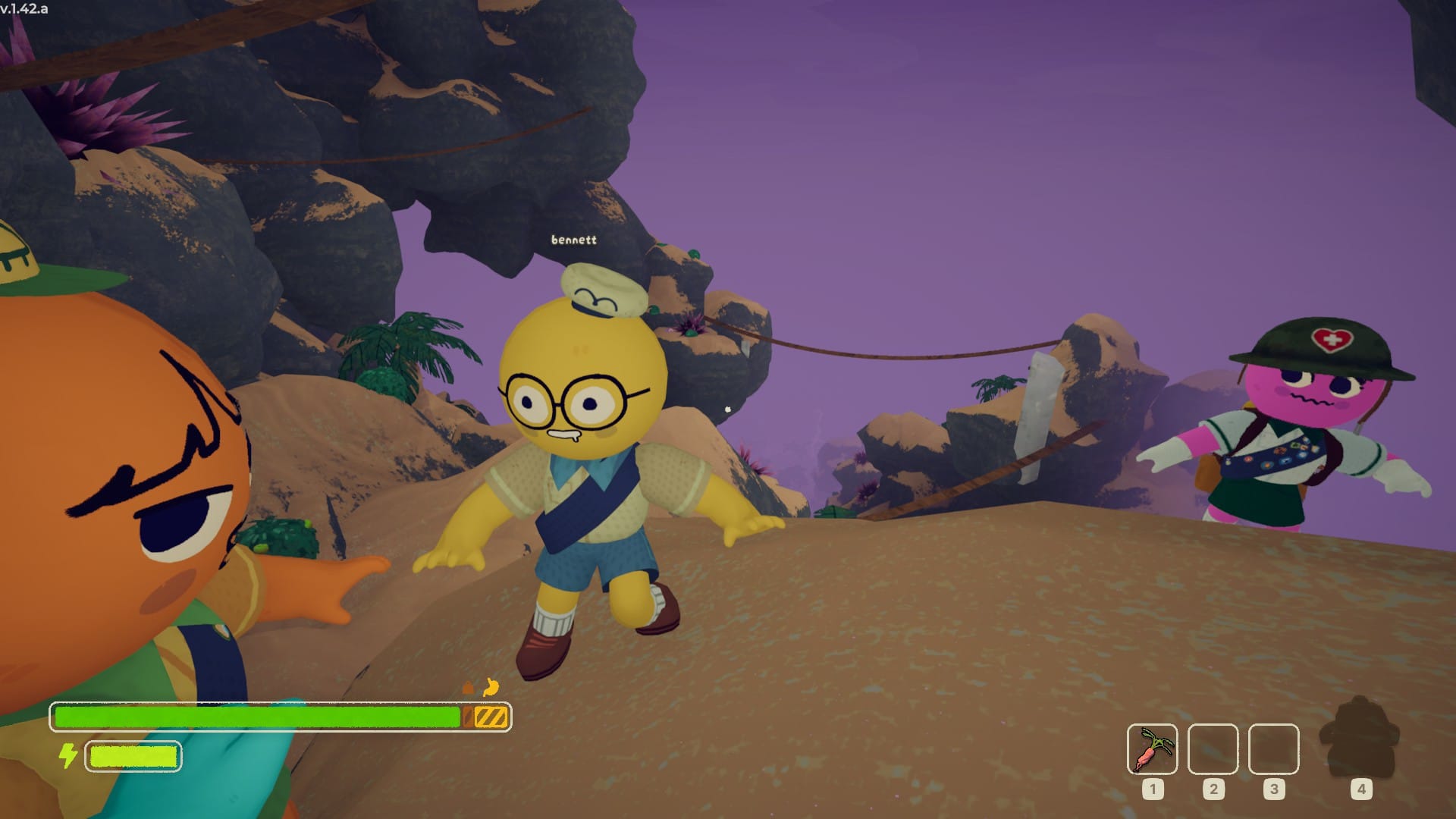Viewport: 1456px width, 819px height.
Task: Select the carrot item in hotbar slot
Action: click(x=1152, y=749)
